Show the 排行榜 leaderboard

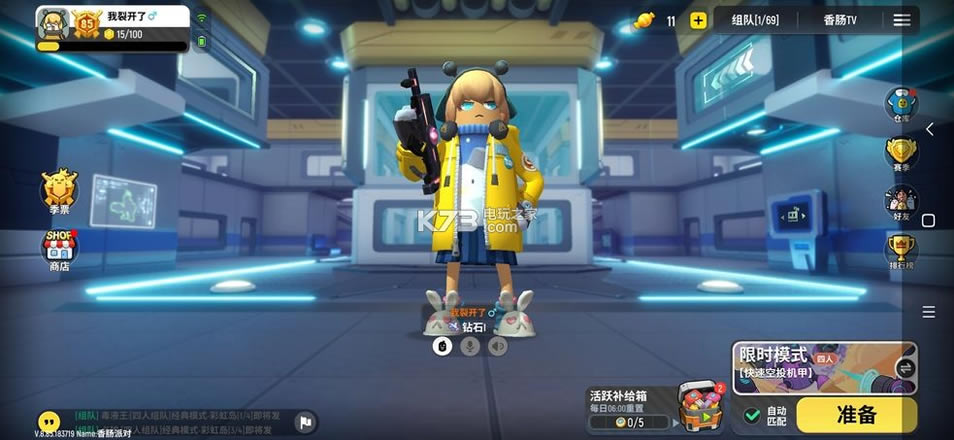pos(902,249)
